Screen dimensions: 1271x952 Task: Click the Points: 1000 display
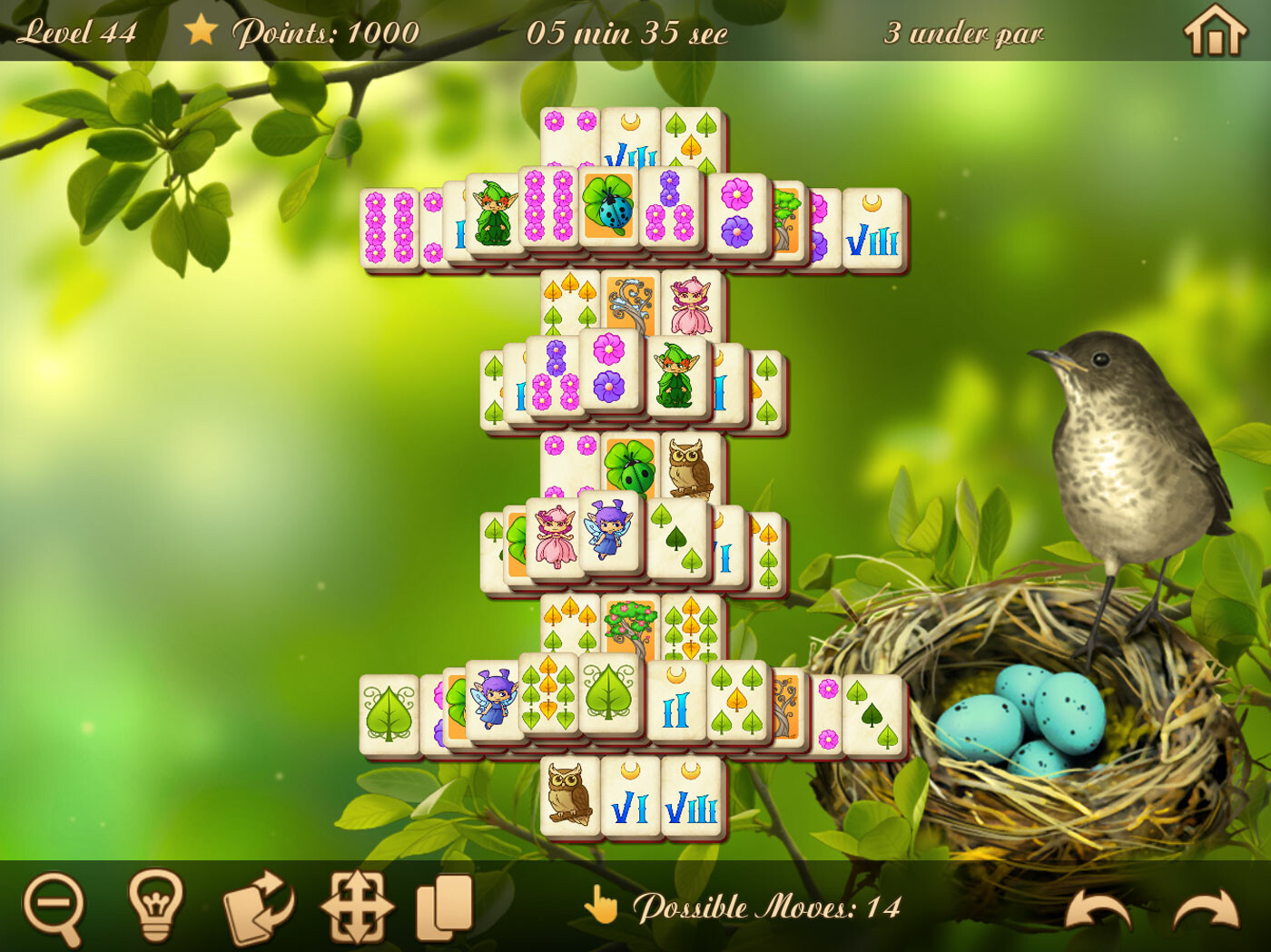point(329,32)
